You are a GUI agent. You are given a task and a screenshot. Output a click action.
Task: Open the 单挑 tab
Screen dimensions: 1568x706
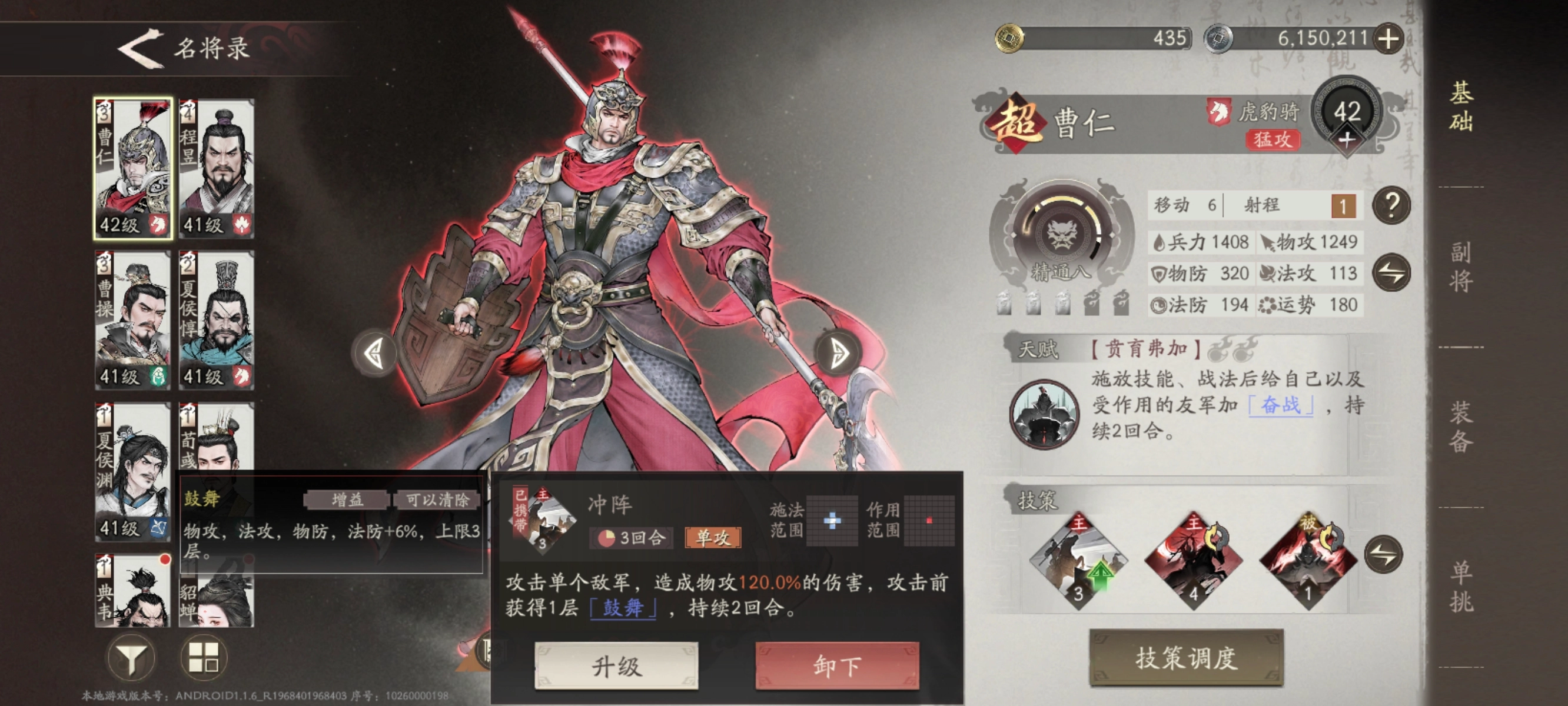[1461, 587]
